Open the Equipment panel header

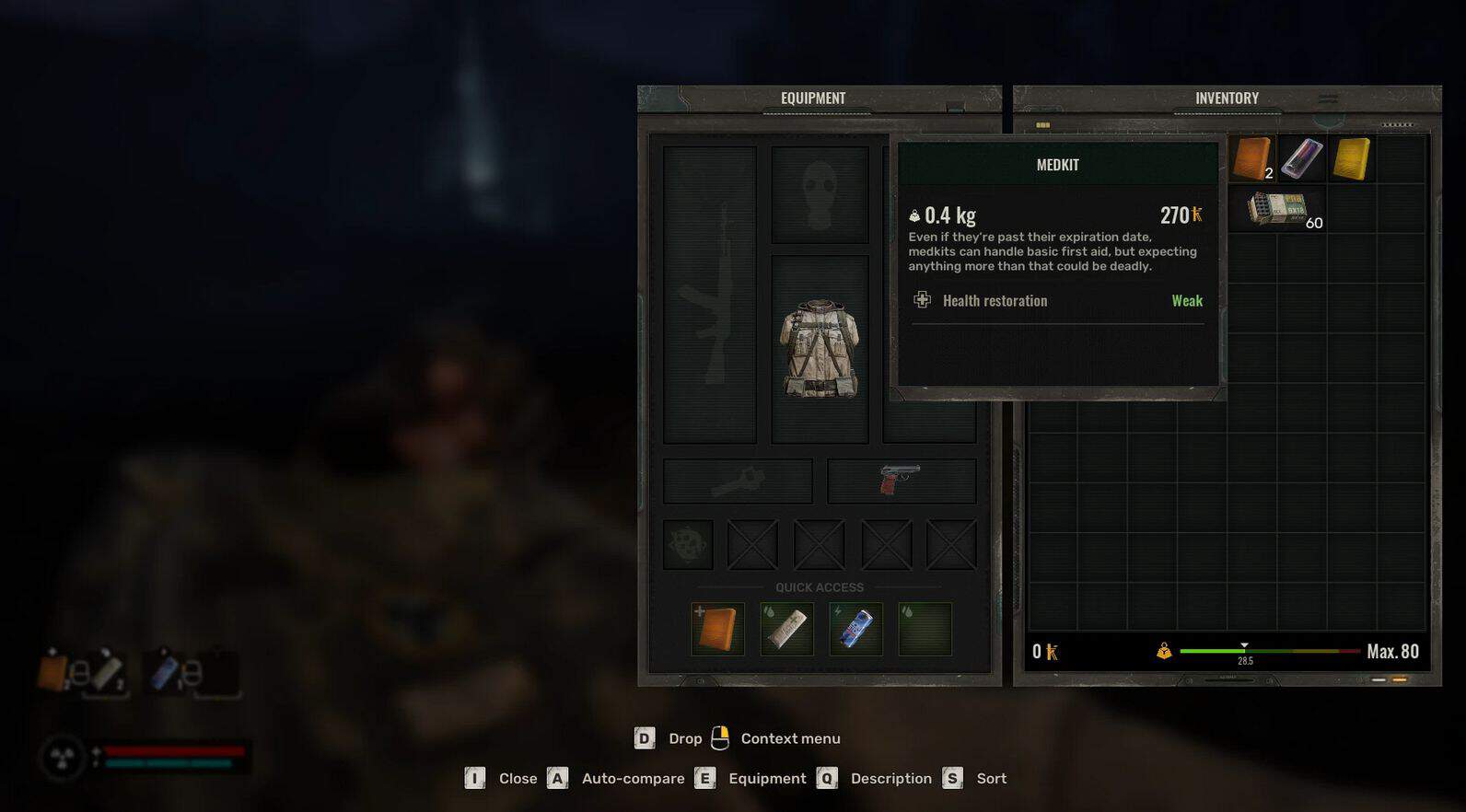click(813, 99)
